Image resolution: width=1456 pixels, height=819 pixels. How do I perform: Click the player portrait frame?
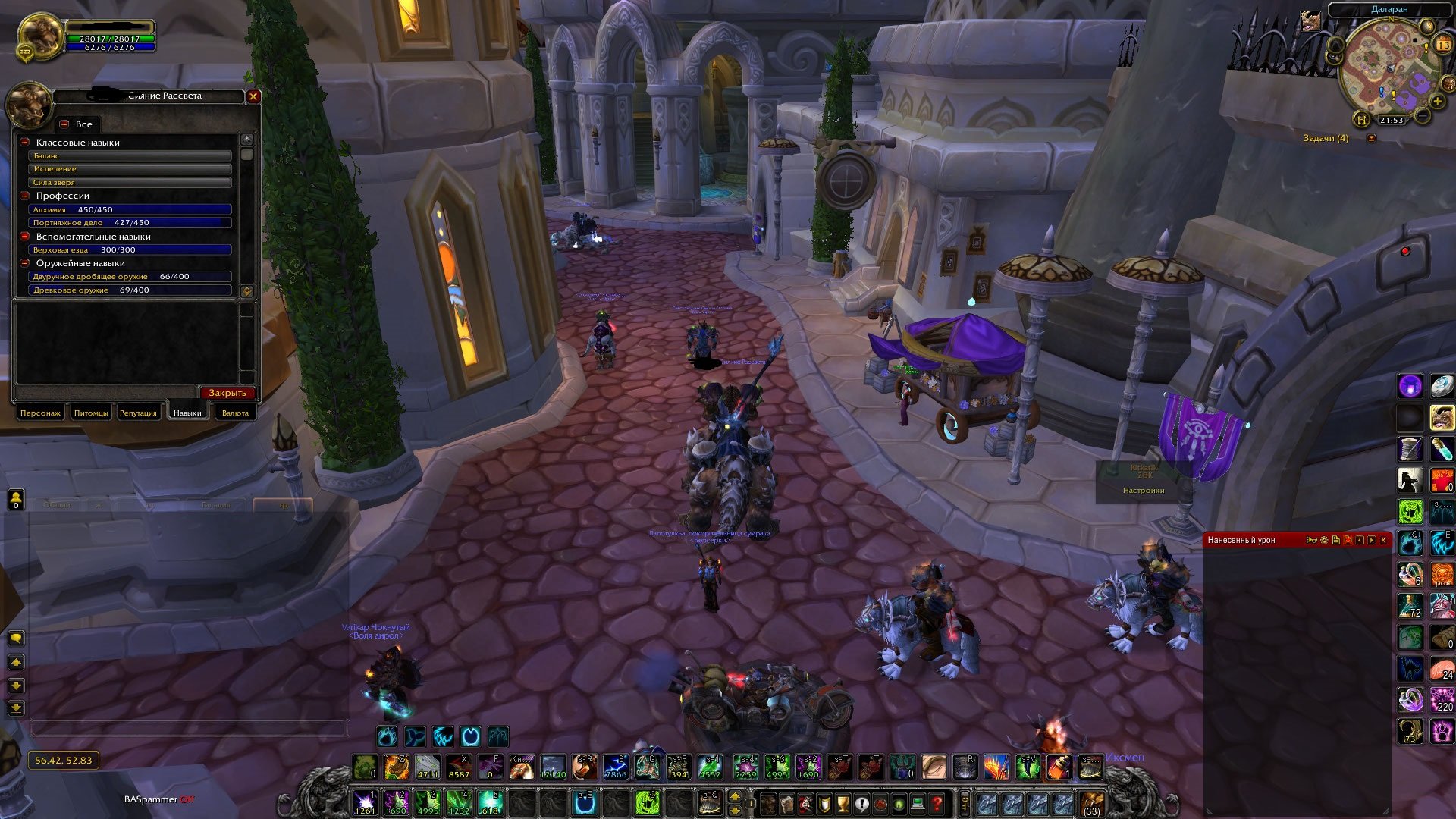[39, 36]
